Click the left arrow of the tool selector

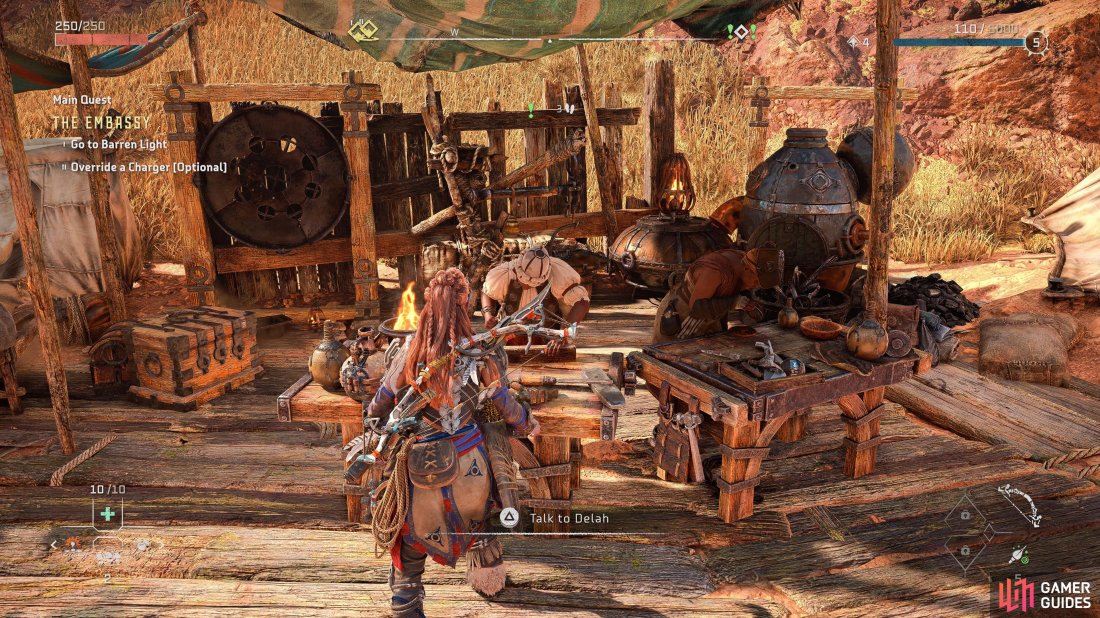click(x=54, y=545)
